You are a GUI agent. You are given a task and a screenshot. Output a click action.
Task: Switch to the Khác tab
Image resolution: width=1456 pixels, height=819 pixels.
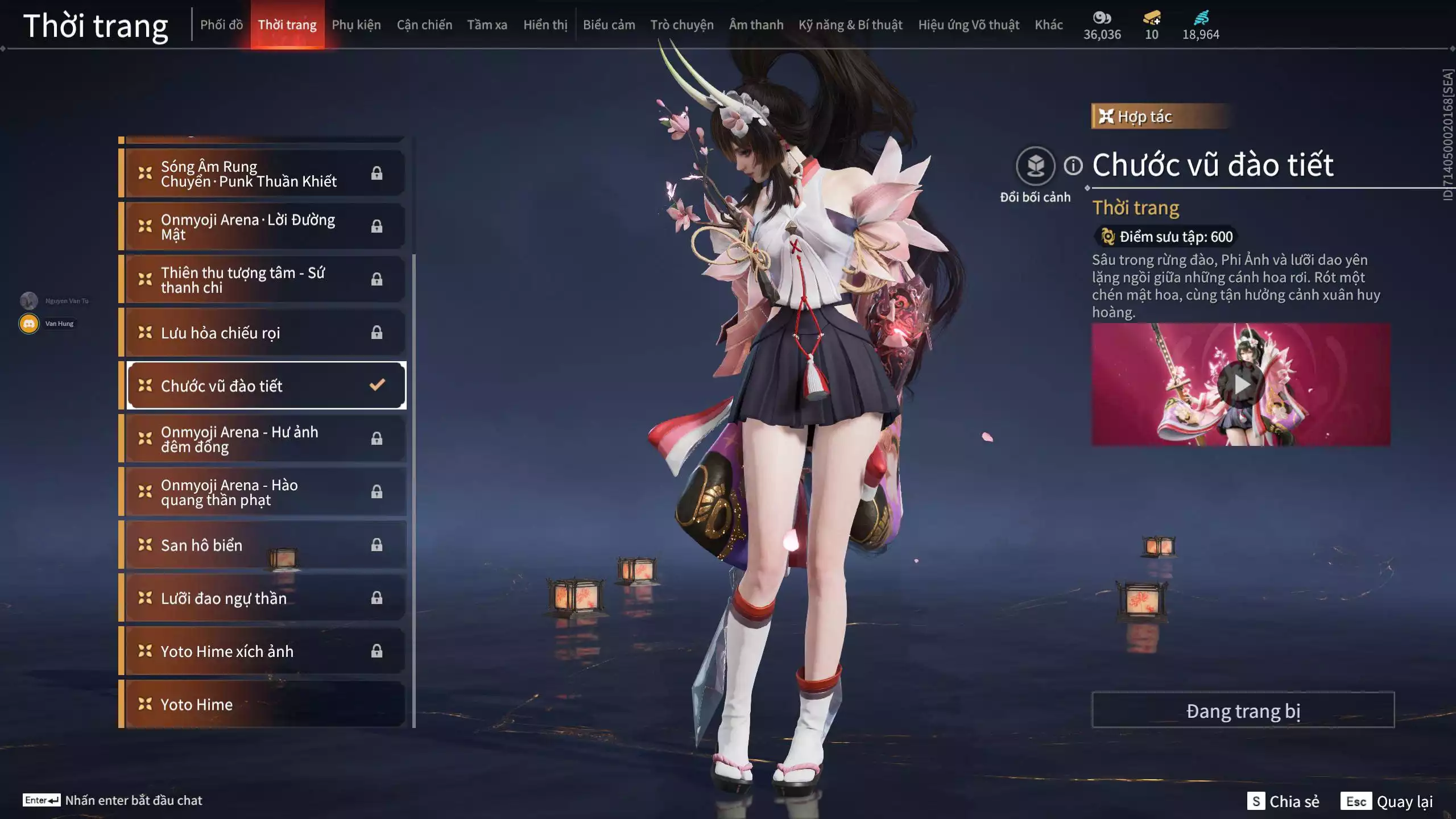pyautogui.click(x=1048, y=25)
